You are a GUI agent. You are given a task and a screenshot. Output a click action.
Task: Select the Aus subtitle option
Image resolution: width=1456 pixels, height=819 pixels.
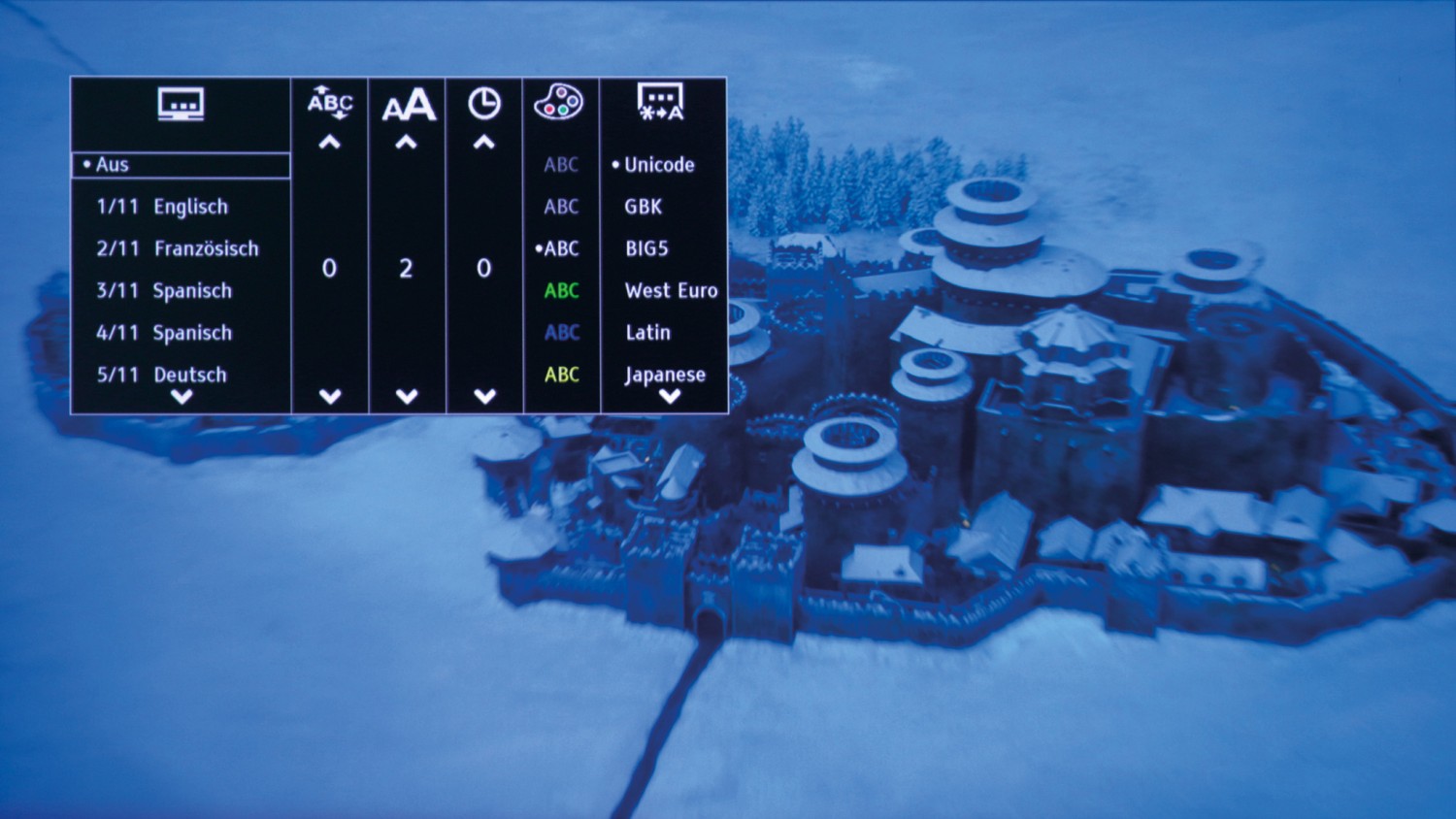tap(181, 165)
